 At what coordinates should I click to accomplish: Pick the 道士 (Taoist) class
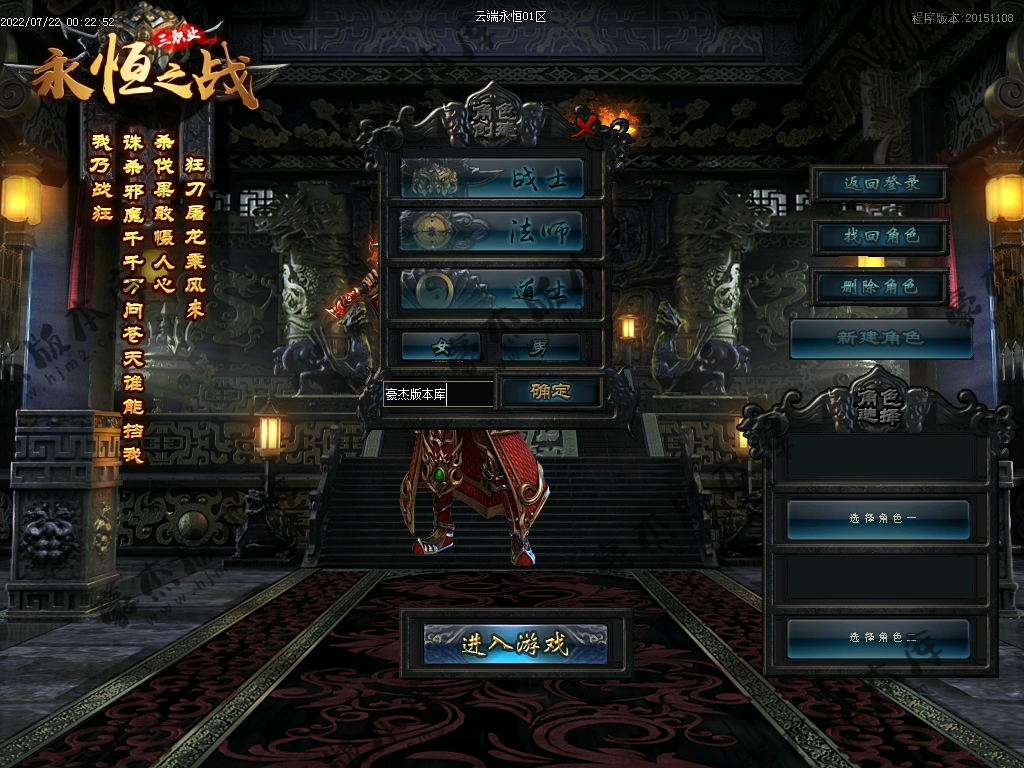(x=492, y=288)
